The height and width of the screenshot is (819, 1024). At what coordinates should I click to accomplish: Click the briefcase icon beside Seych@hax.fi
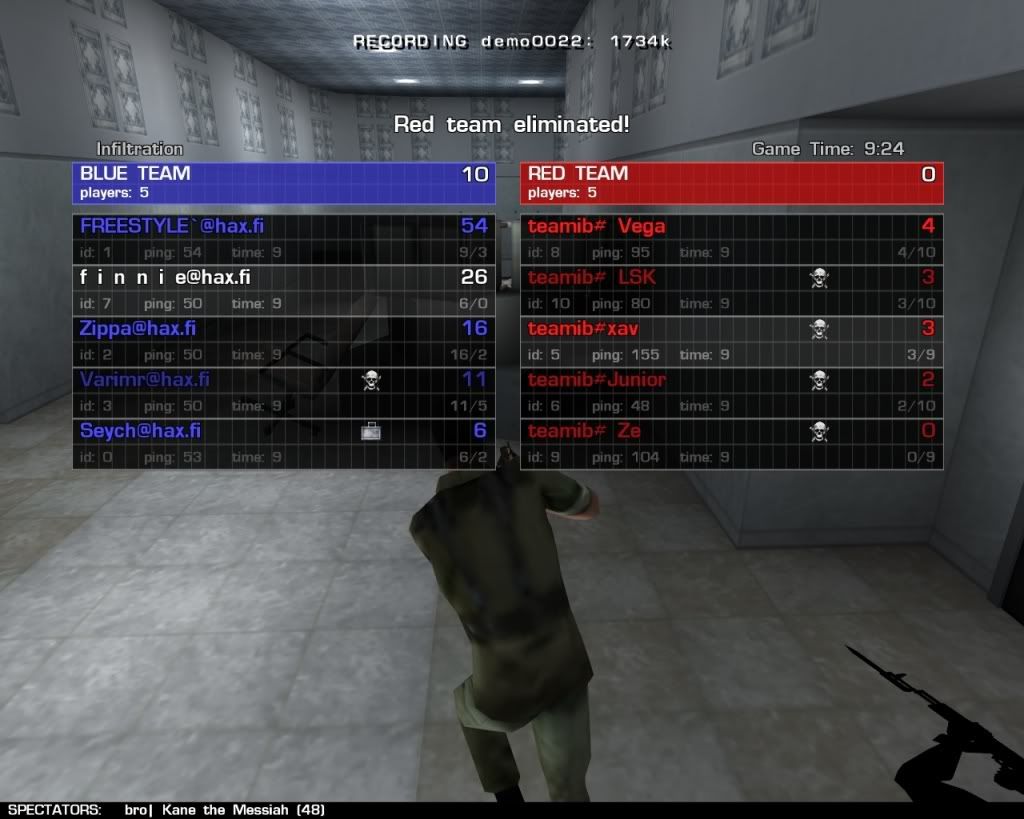pos(372,431)
